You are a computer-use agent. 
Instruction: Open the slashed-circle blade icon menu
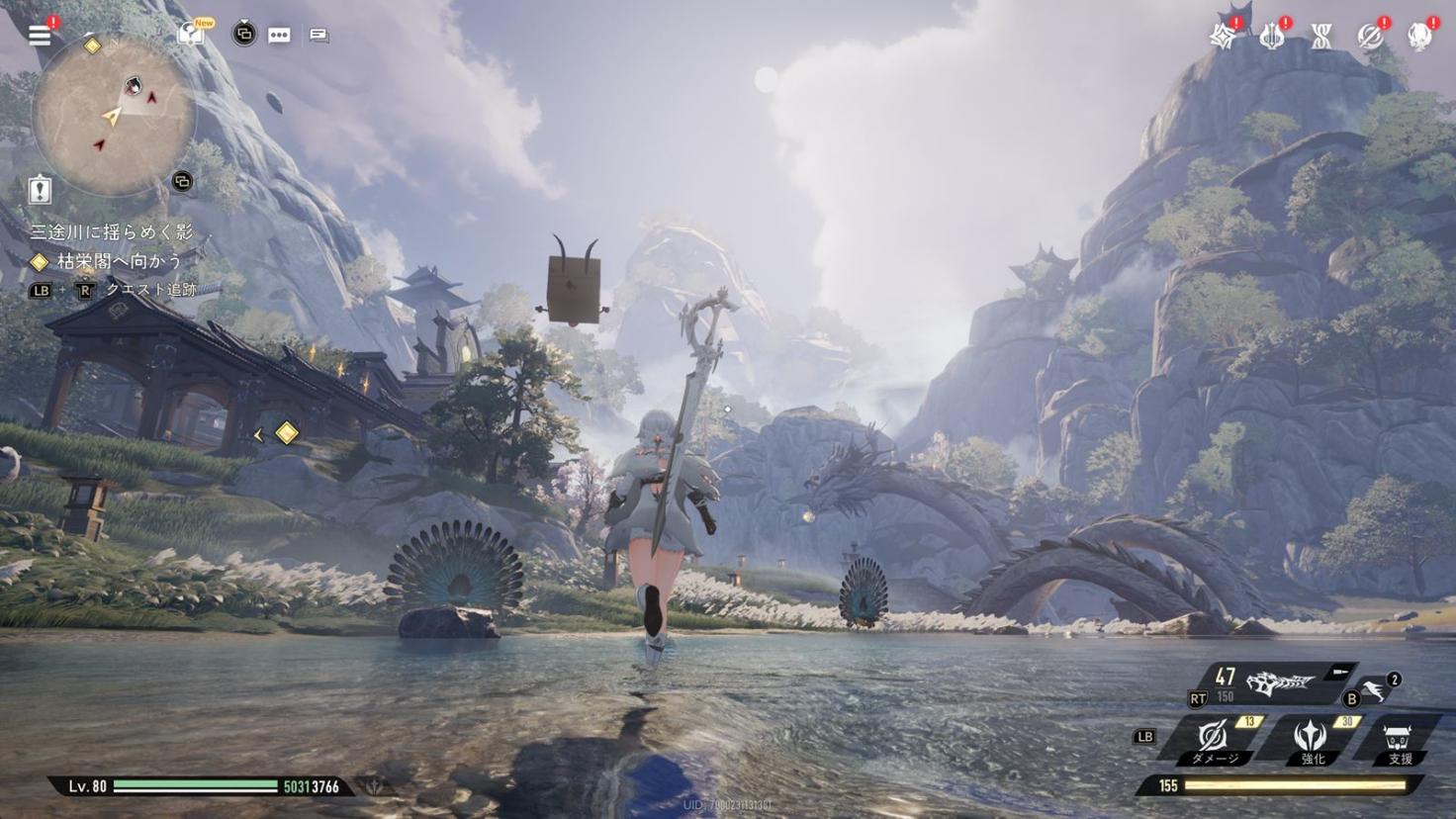1370,37
